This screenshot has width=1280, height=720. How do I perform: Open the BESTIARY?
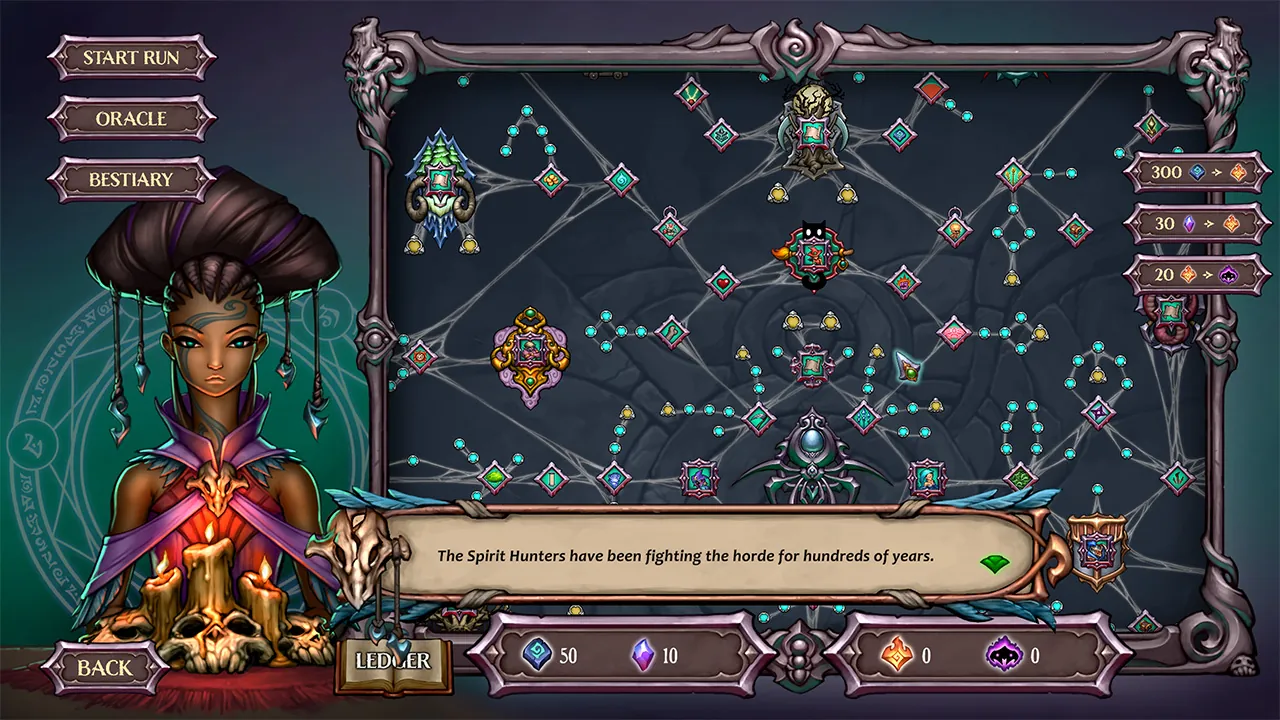[131, 180]
